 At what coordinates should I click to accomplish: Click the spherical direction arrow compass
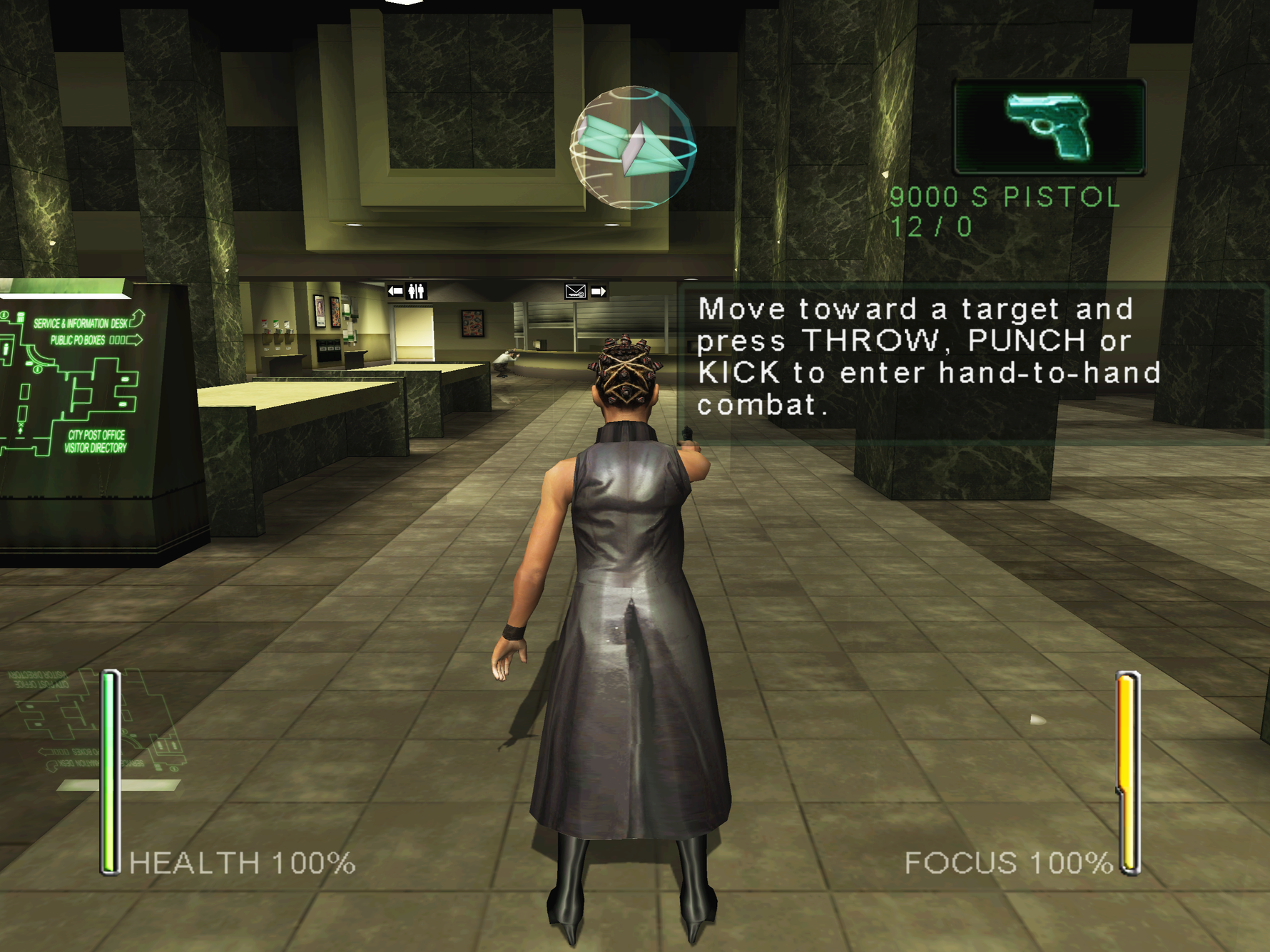(633, 148)
